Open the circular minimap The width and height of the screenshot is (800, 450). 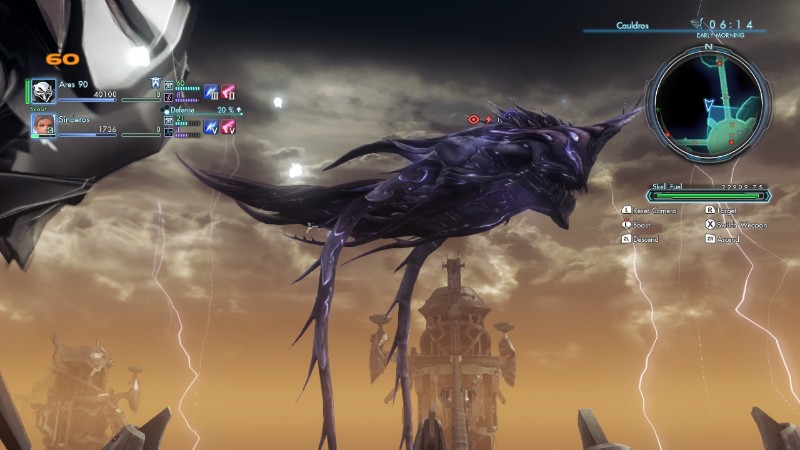point(708,100)
